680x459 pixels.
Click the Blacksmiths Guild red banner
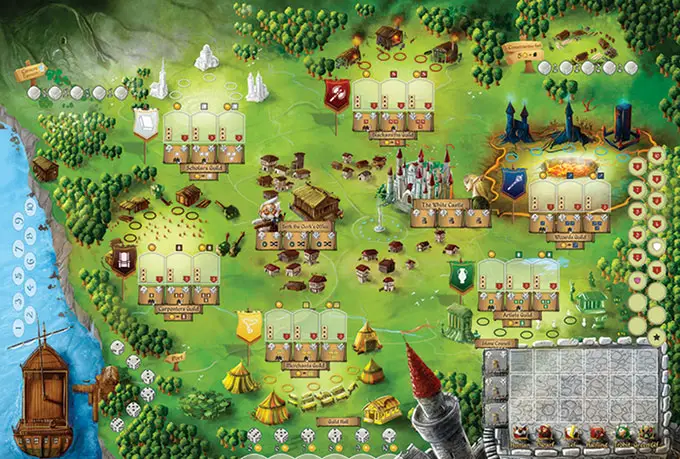(x=339, y=95)
